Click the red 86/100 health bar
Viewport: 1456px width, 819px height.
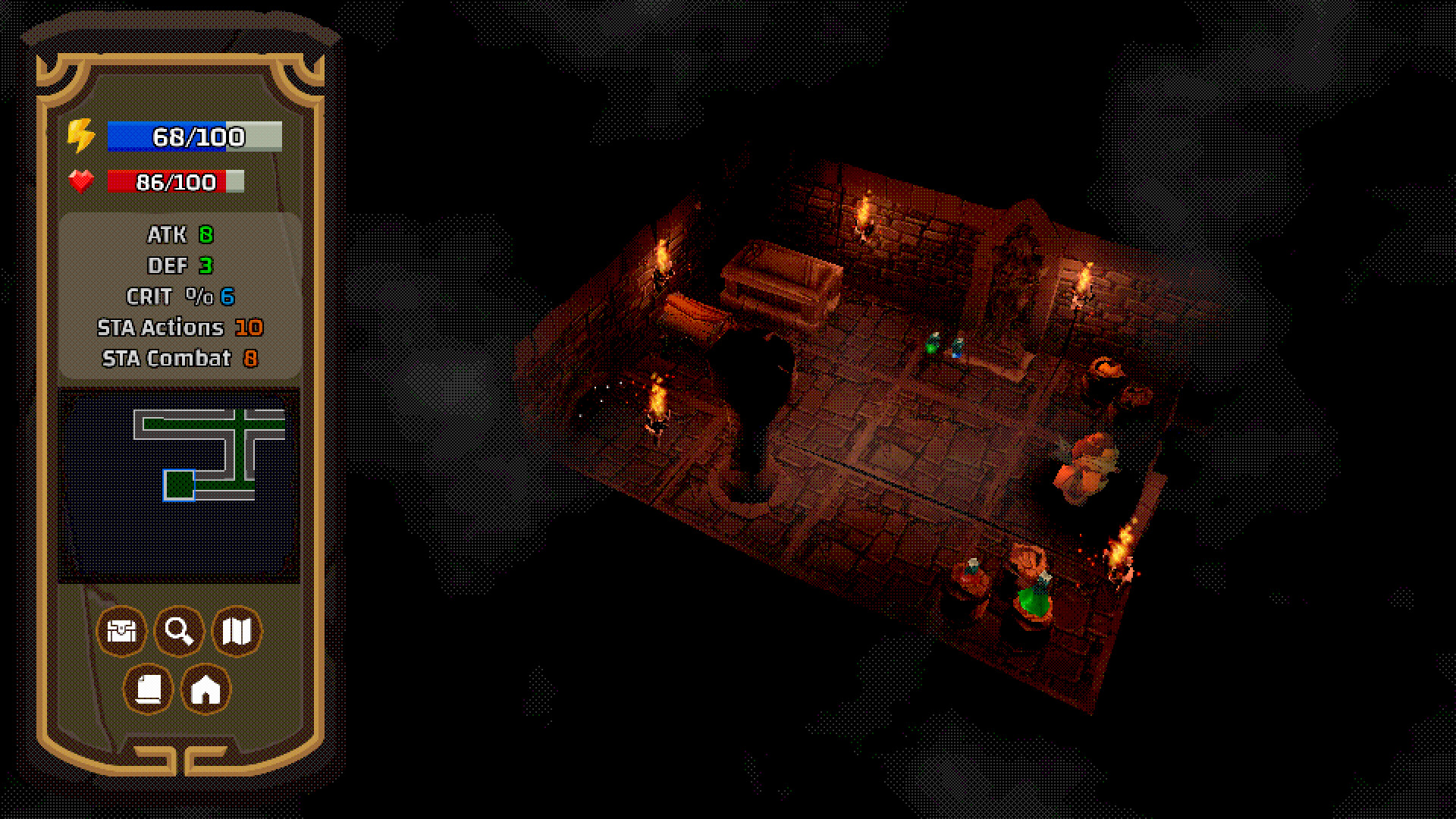[176, 182]
